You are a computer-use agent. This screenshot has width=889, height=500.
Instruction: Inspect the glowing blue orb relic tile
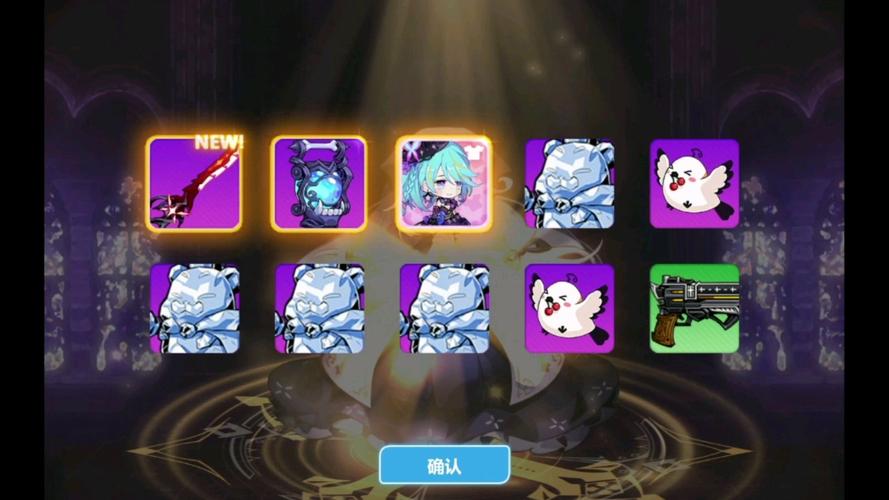pos(319,184)
